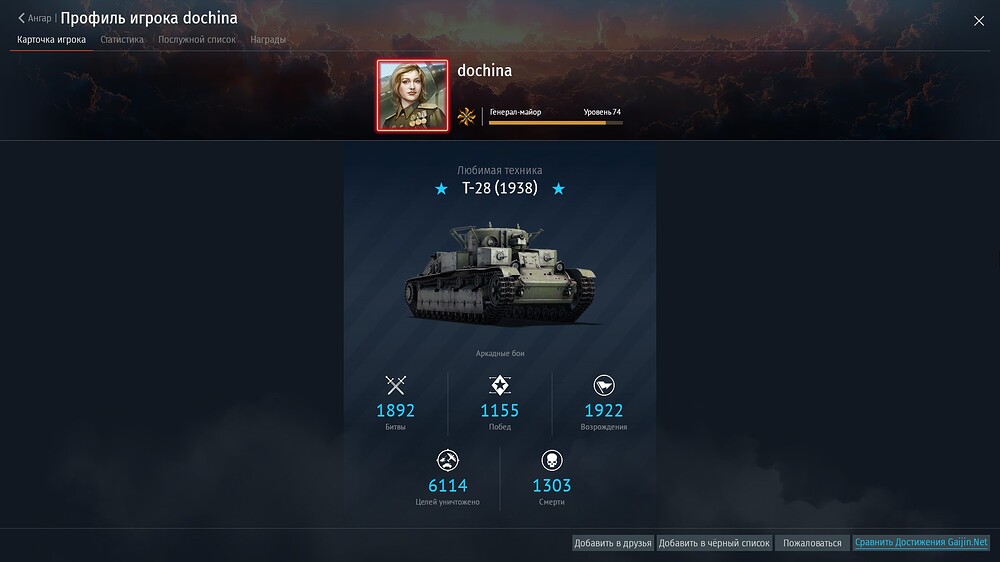The height and width of the screenshot is (562, 1000).
Task: Click dochina's player avatar portrait
Action: [412, 95]
